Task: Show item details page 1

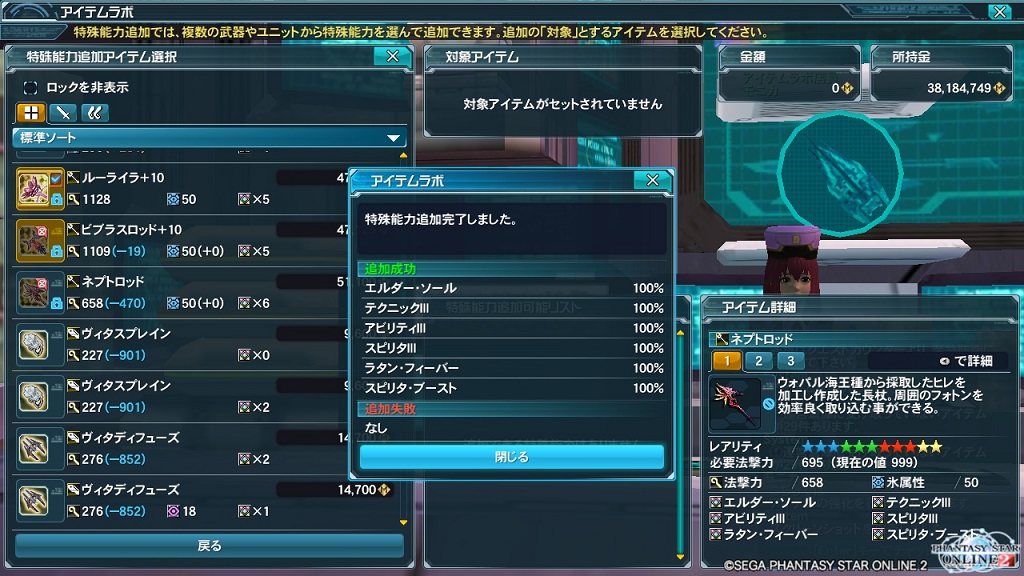Action: (x=726, y=361)
